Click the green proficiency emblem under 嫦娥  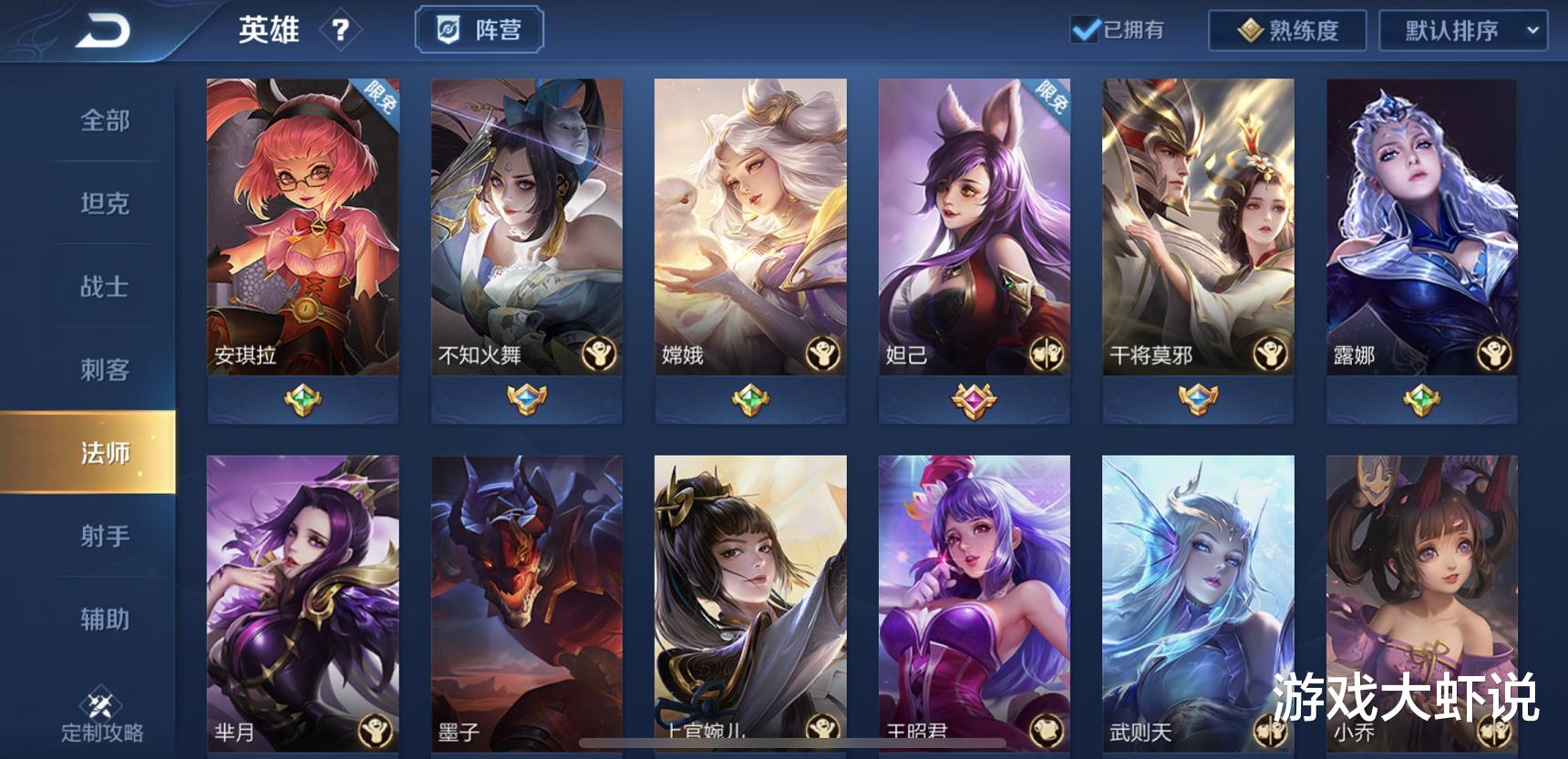click(749, 399)
